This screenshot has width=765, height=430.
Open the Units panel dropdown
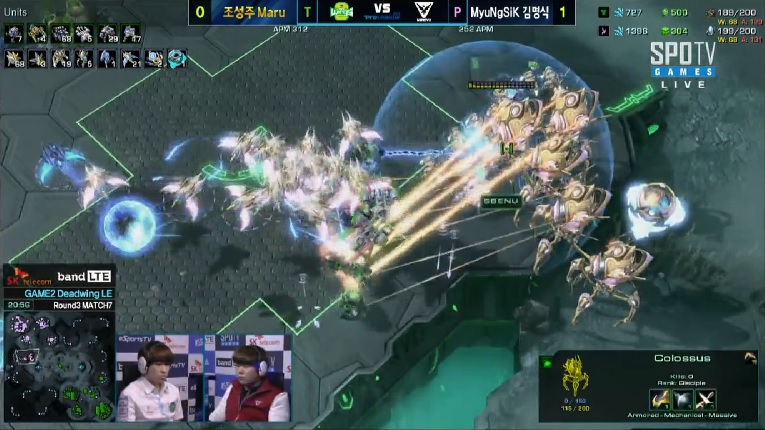tap(18, 10)
